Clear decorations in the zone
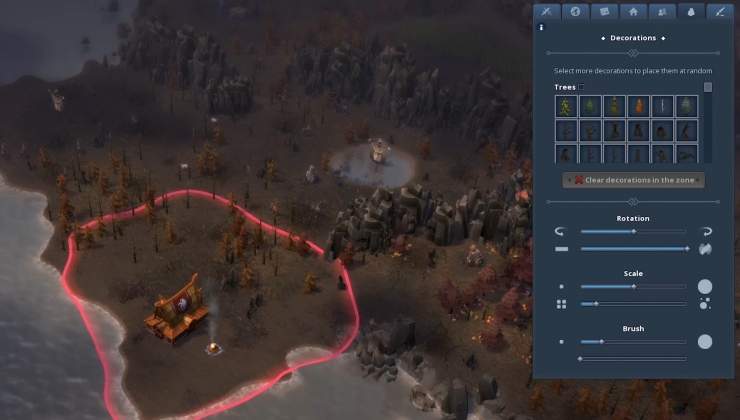 tap(633, 180)
